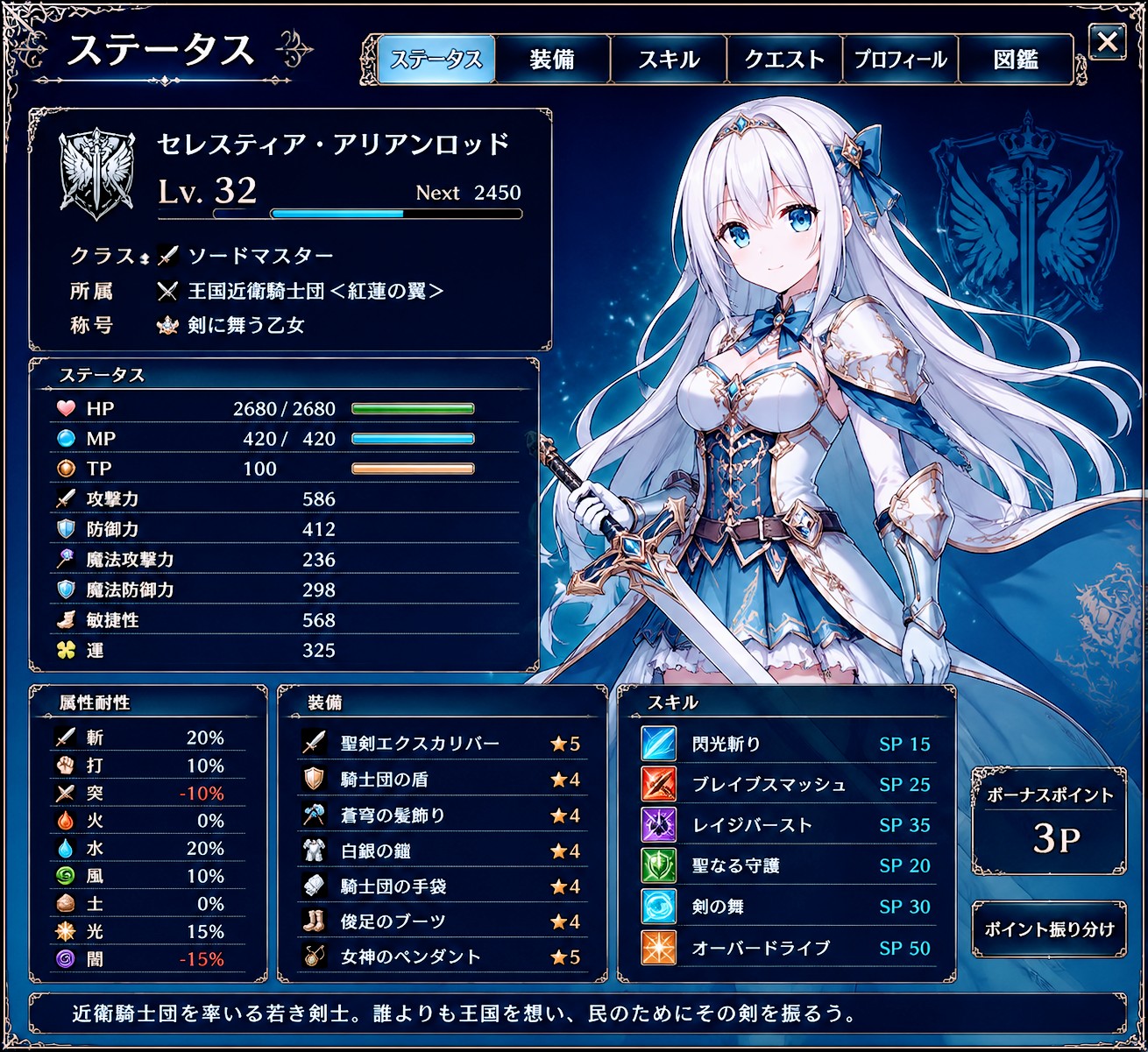Click the ソードマスター class sword icon
The height and width of the screenshot is (1052, 1148).
tap(167, 255)
